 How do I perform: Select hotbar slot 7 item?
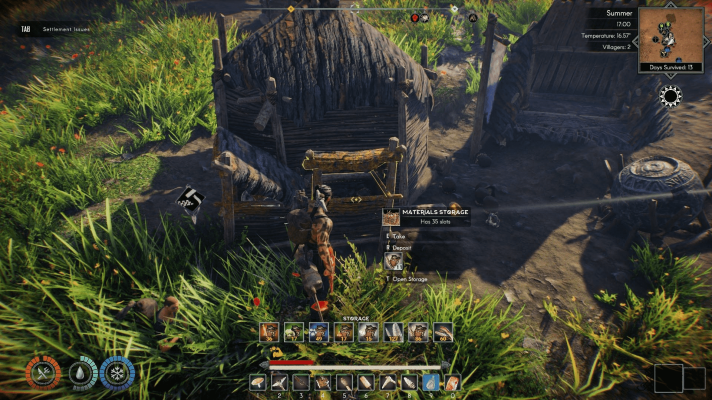(x=387, y=382)
